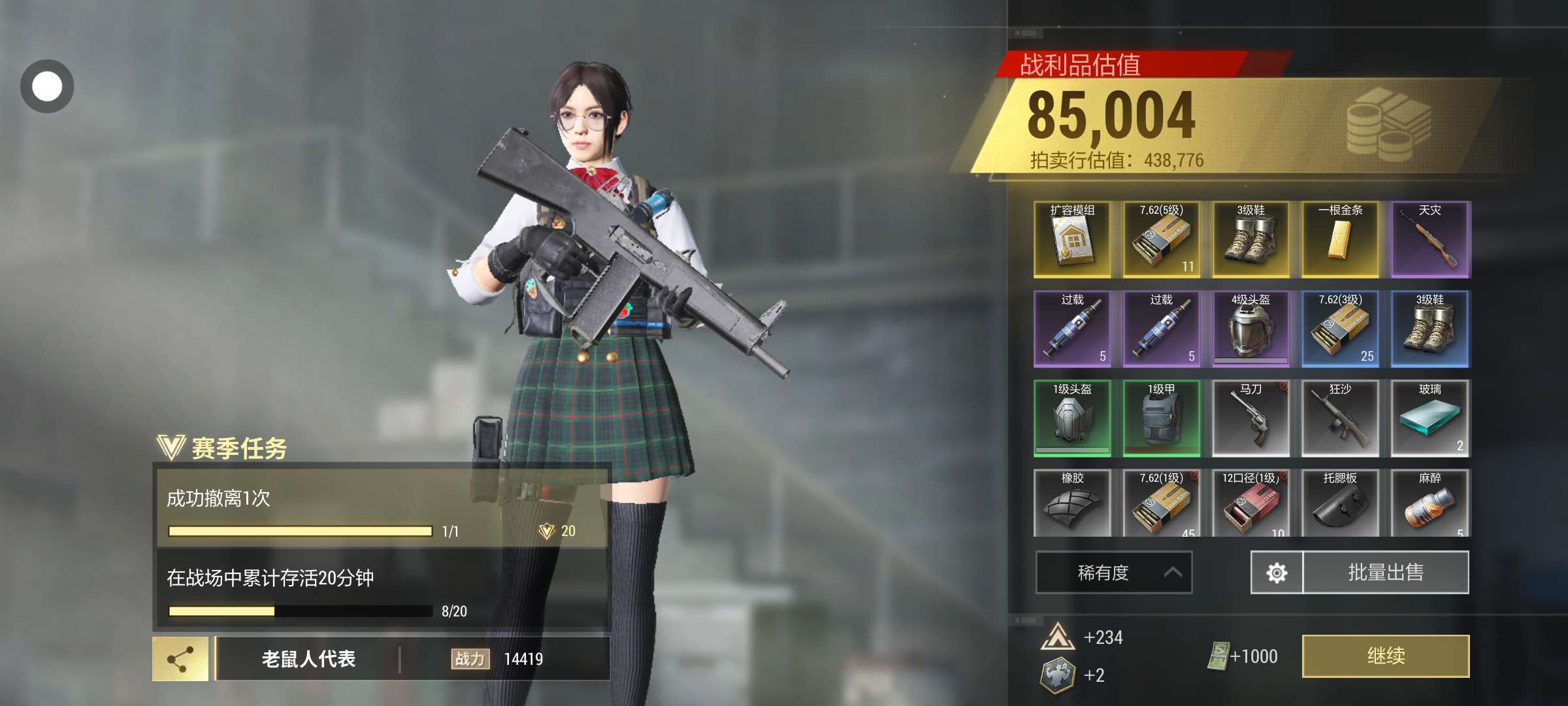Pick the 托腮板 cheek pad item
This screenshot has width=1568, height=706.
1340,503
